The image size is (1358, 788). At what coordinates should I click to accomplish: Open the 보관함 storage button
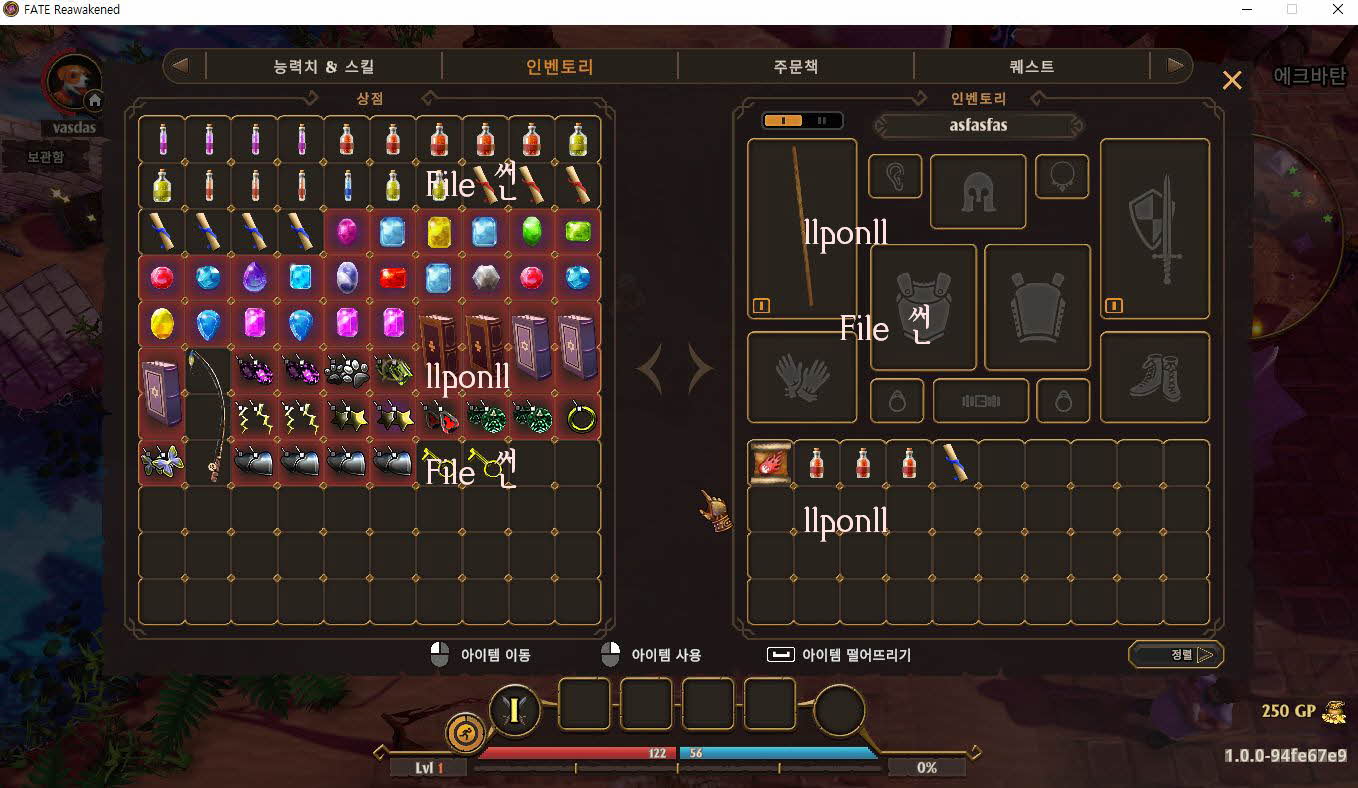[45, 157]
